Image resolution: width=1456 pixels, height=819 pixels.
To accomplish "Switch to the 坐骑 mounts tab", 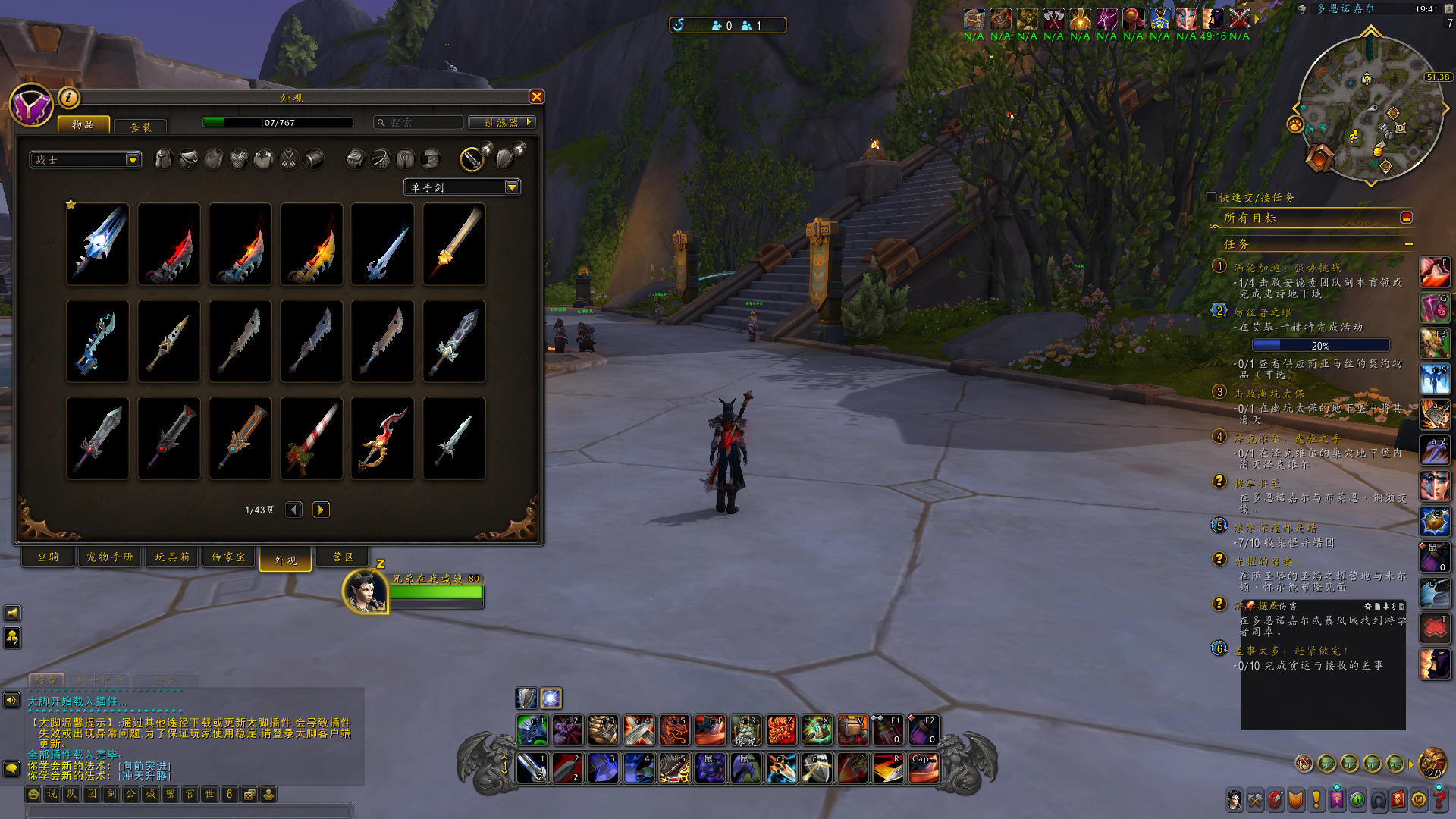I will pyautogui.click(x=49, y=557).
